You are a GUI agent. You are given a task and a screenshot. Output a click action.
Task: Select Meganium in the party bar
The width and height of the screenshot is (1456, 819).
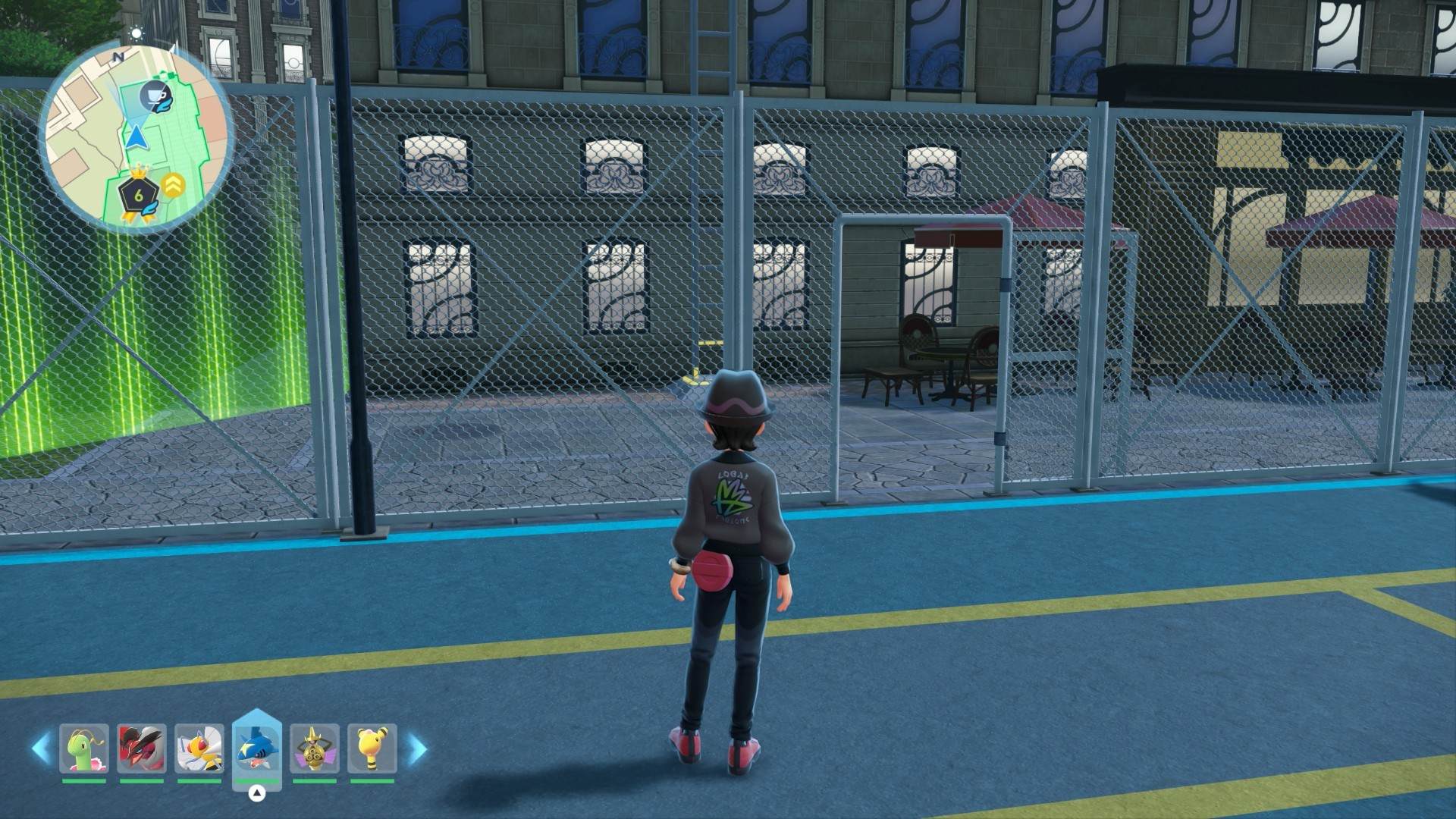click(x=84, y=748)
